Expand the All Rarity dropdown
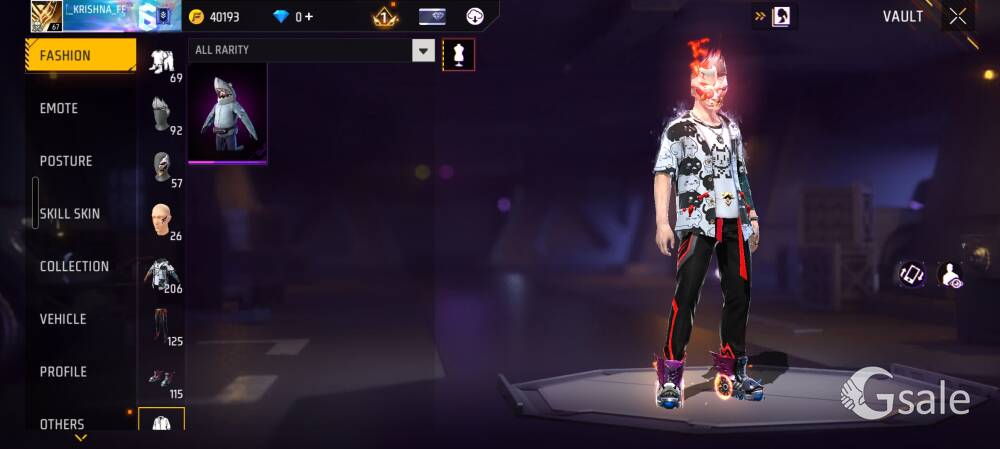Viewport: 1000px width, 449px height. point(423,51)
